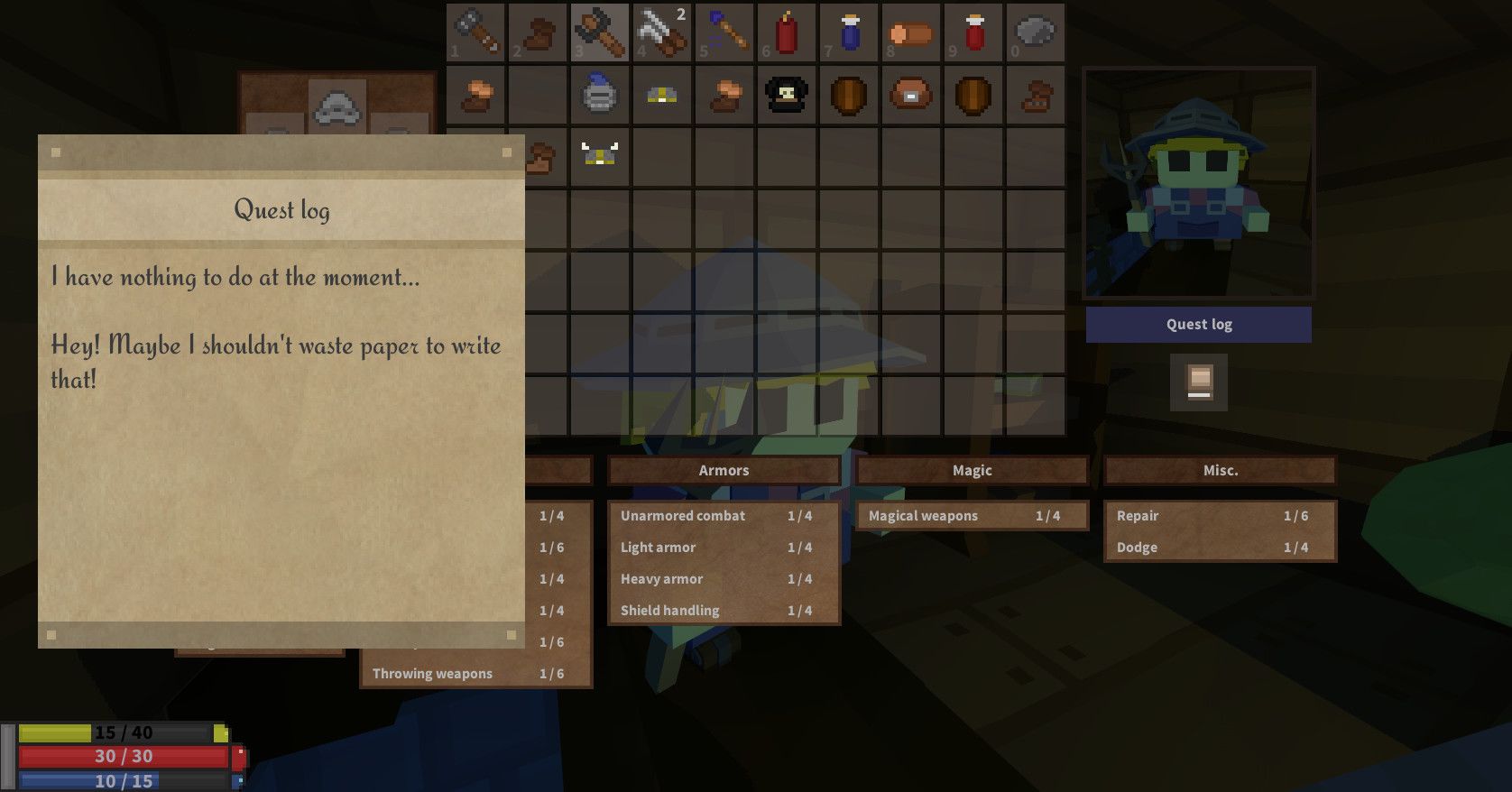Select the red potion in hotbar slot 9
This screenshot has height=792, width=1512.
click(x=973, y=32)
